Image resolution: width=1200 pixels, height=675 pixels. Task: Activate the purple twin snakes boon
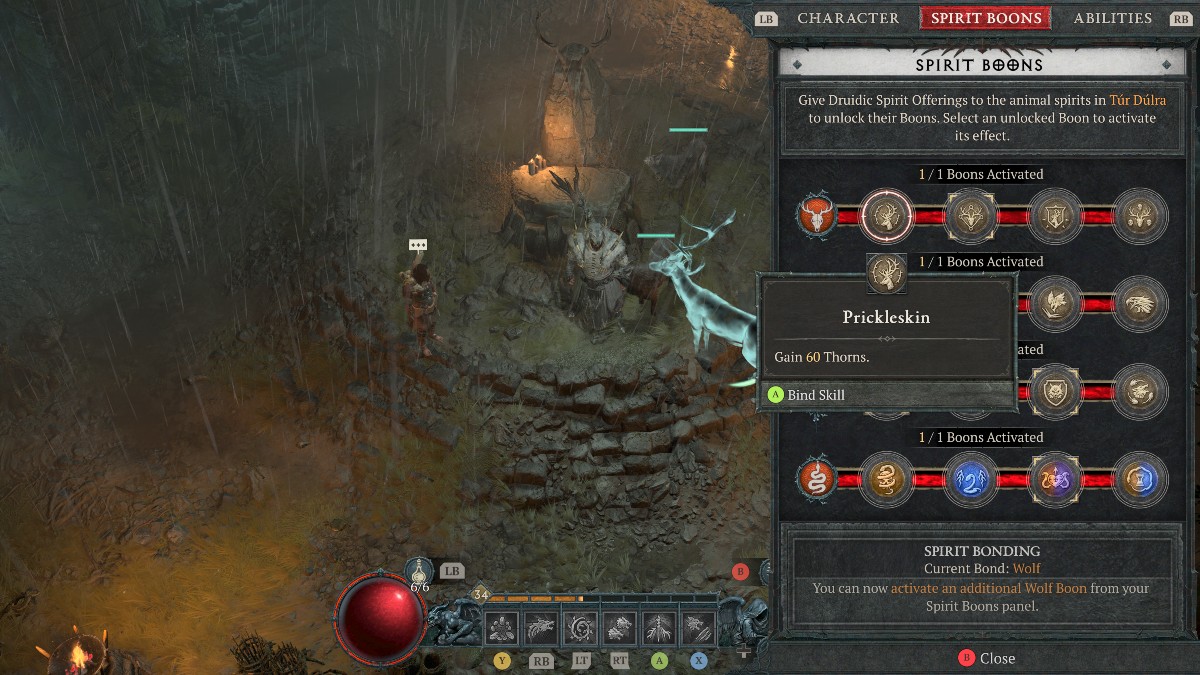pyautogui.click(x=1053, y=479)
